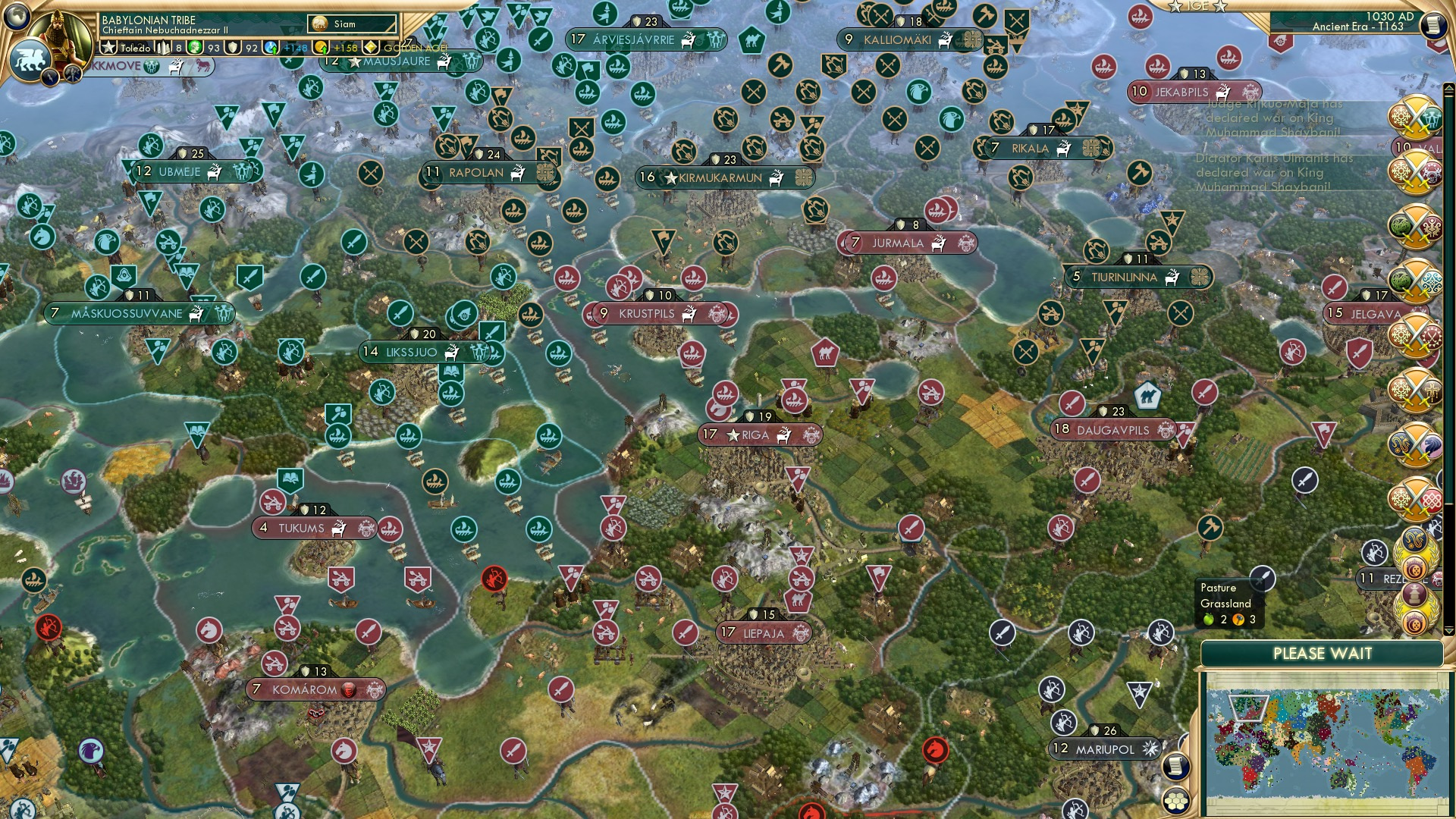This screenshot has height=819, width=1456.
Task: Click the viewport rectangle on the minimap
Action: (x=1247, y=707)
